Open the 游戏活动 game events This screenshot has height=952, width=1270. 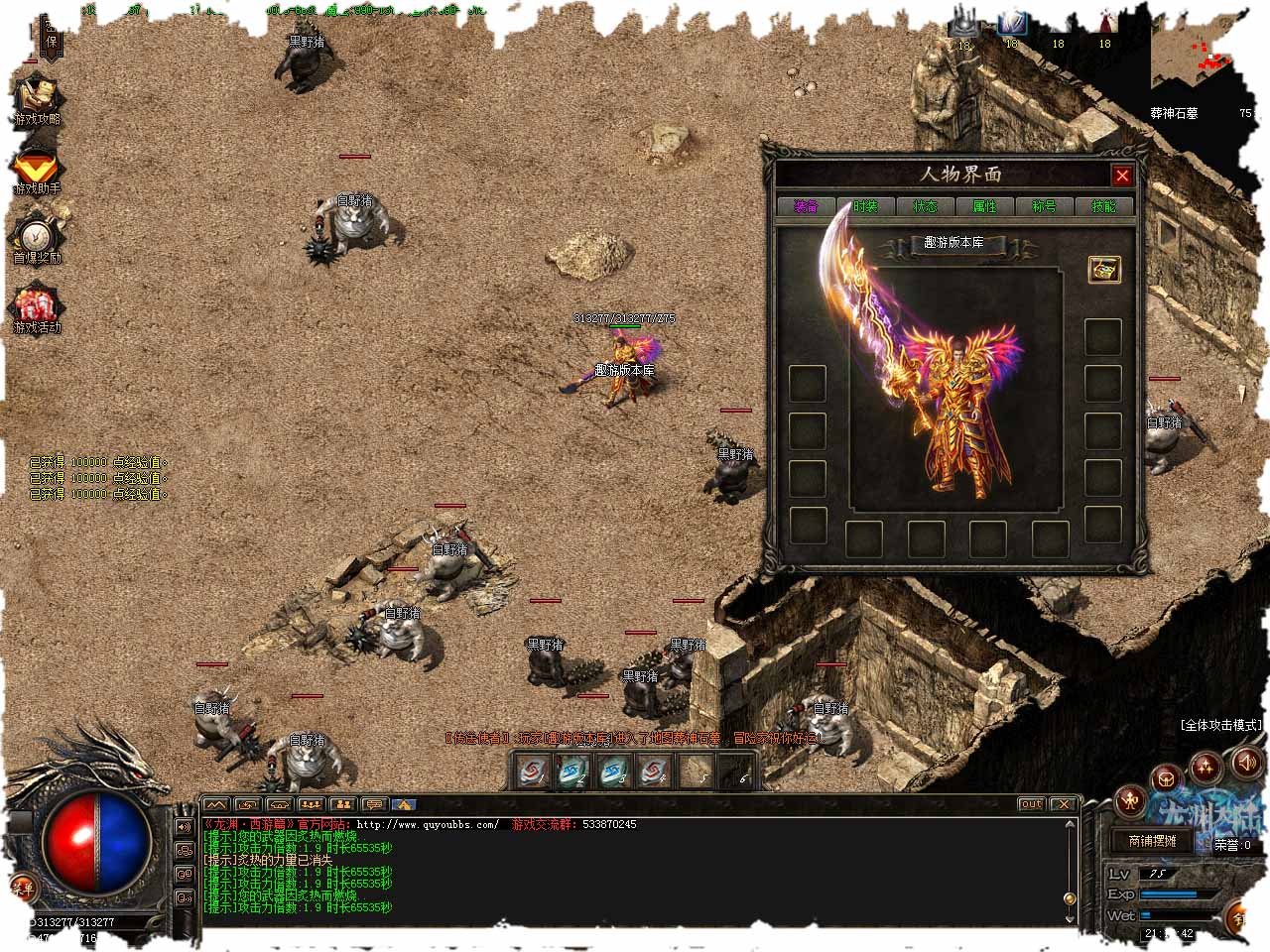click(37, 309)
